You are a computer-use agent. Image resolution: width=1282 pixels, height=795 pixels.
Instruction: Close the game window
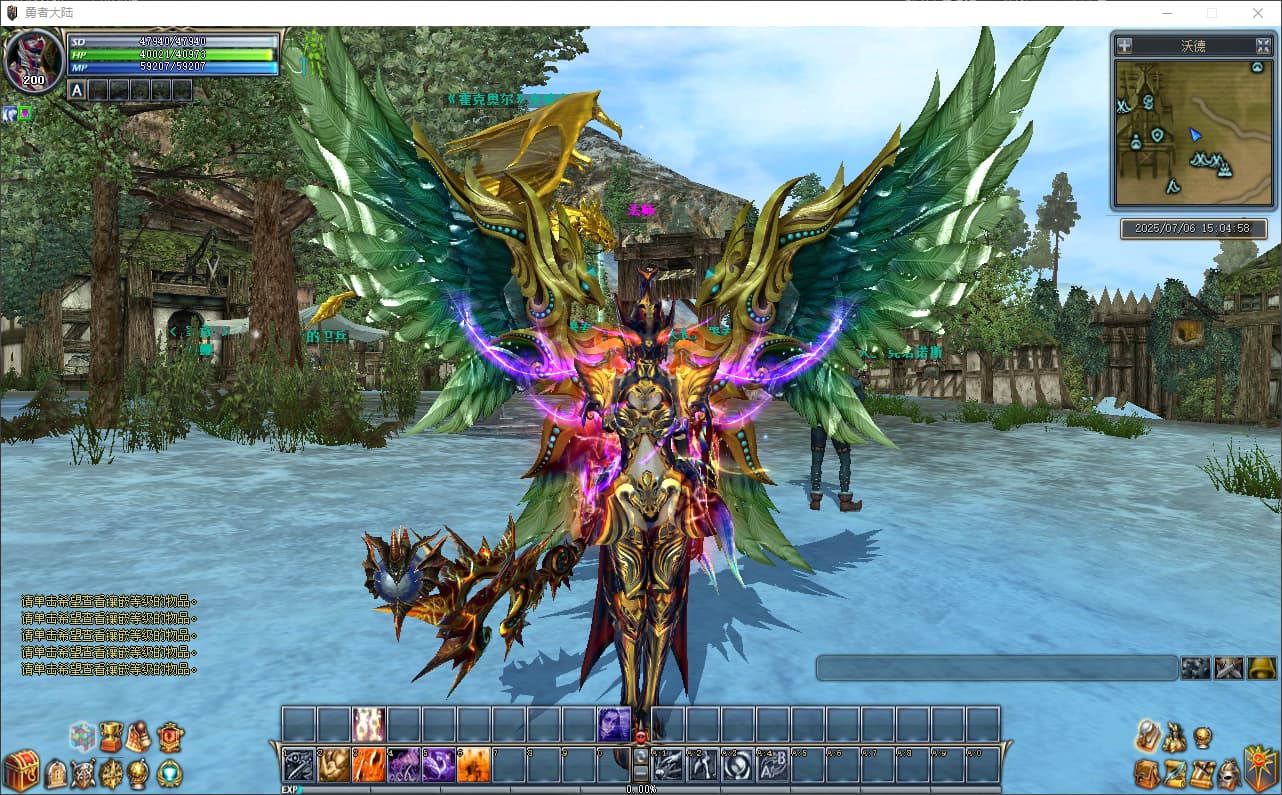click(1258, 13)
